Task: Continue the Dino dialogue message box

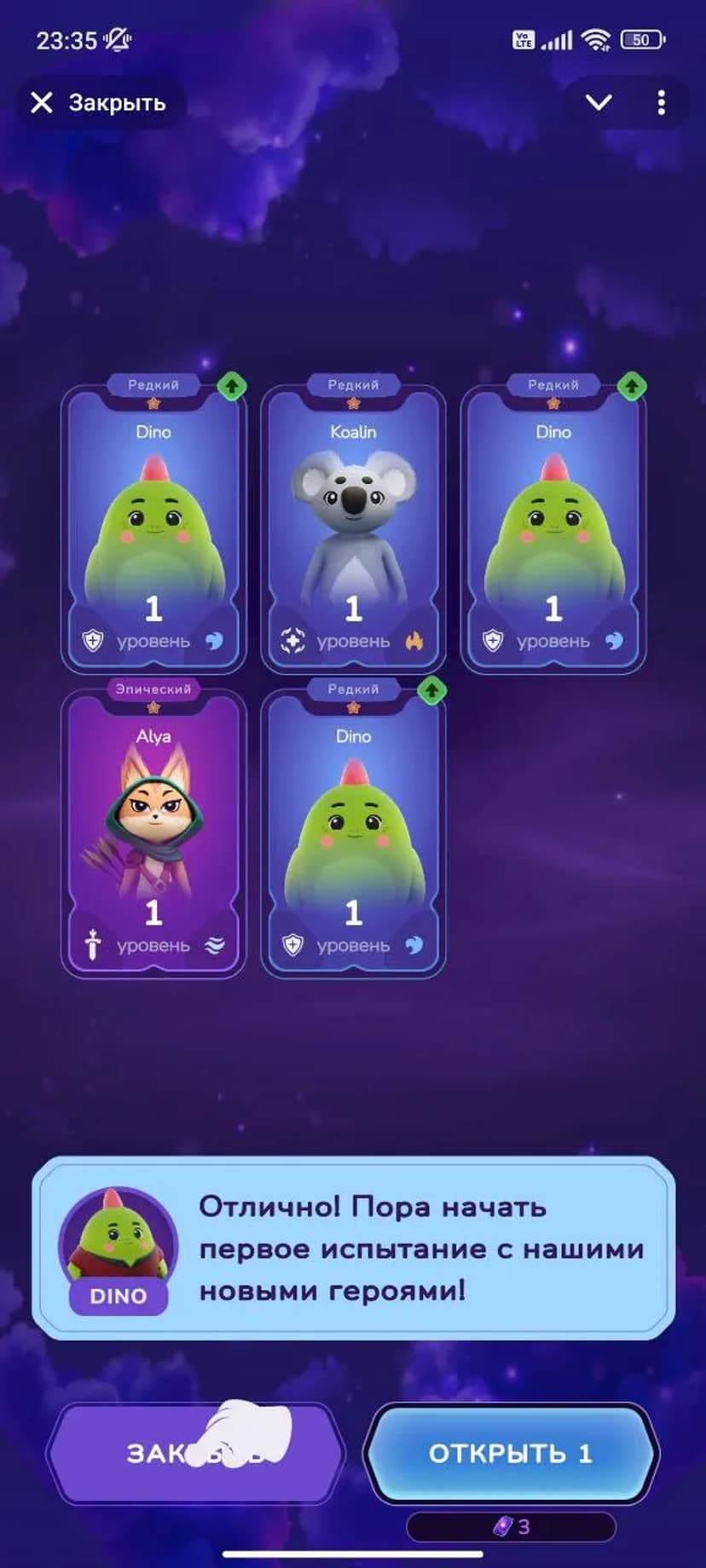Action: [353, 1248]
